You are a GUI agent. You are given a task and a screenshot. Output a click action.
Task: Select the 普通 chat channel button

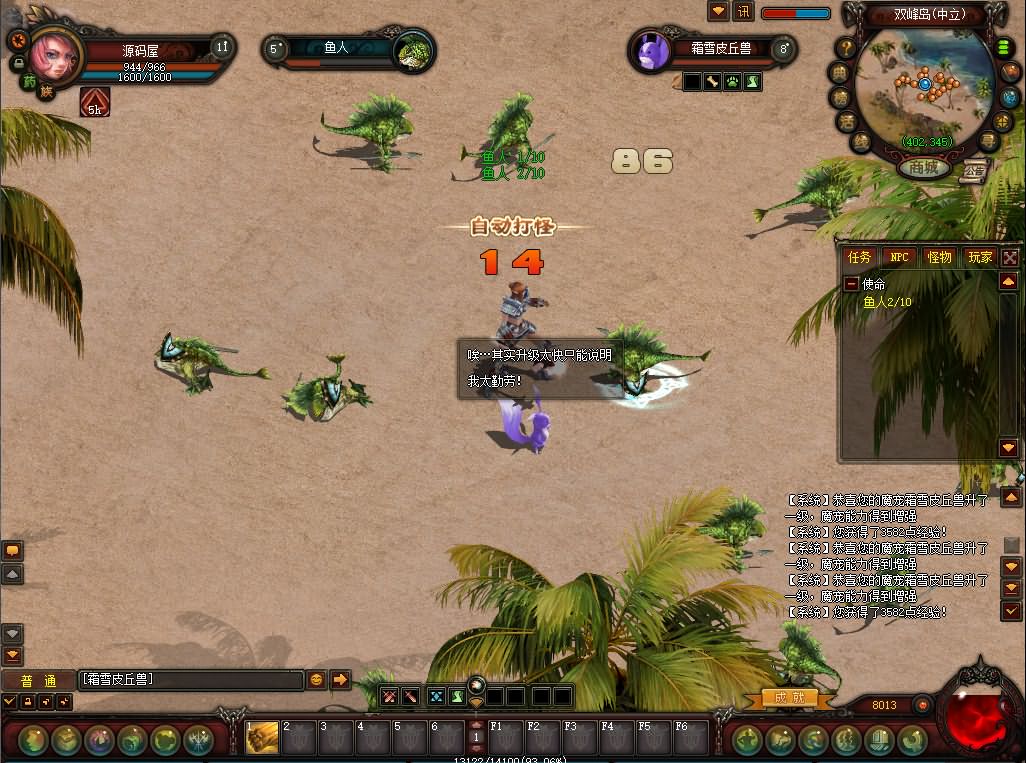(38, 681)
